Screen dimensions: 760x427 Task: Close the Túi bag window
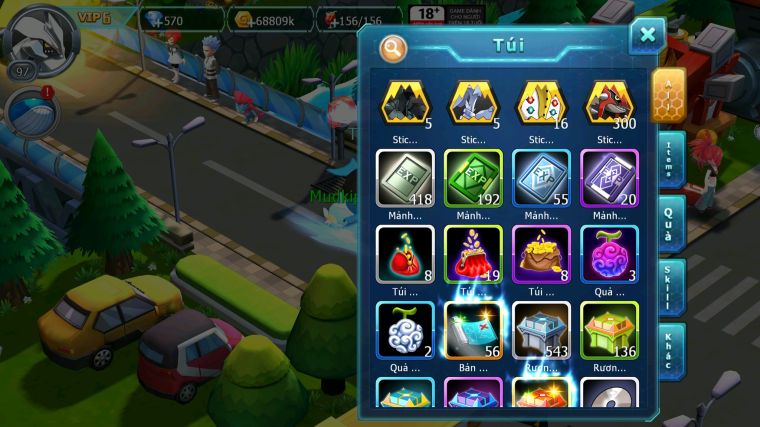point(647,36)
